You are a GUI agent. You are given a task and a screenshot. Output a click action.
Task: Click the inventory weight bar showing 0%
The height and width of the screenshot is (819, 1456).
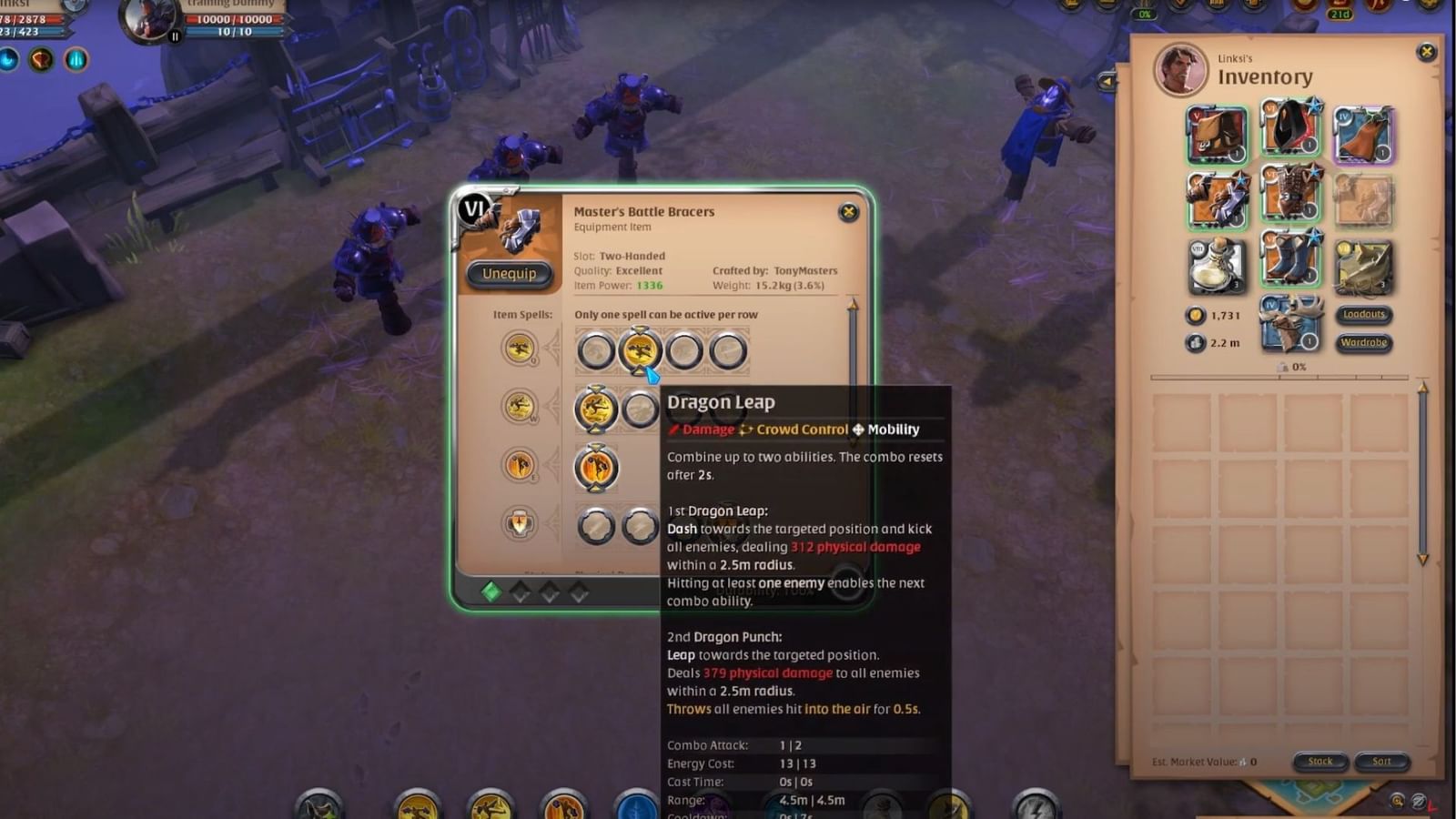click(1292, 367)
